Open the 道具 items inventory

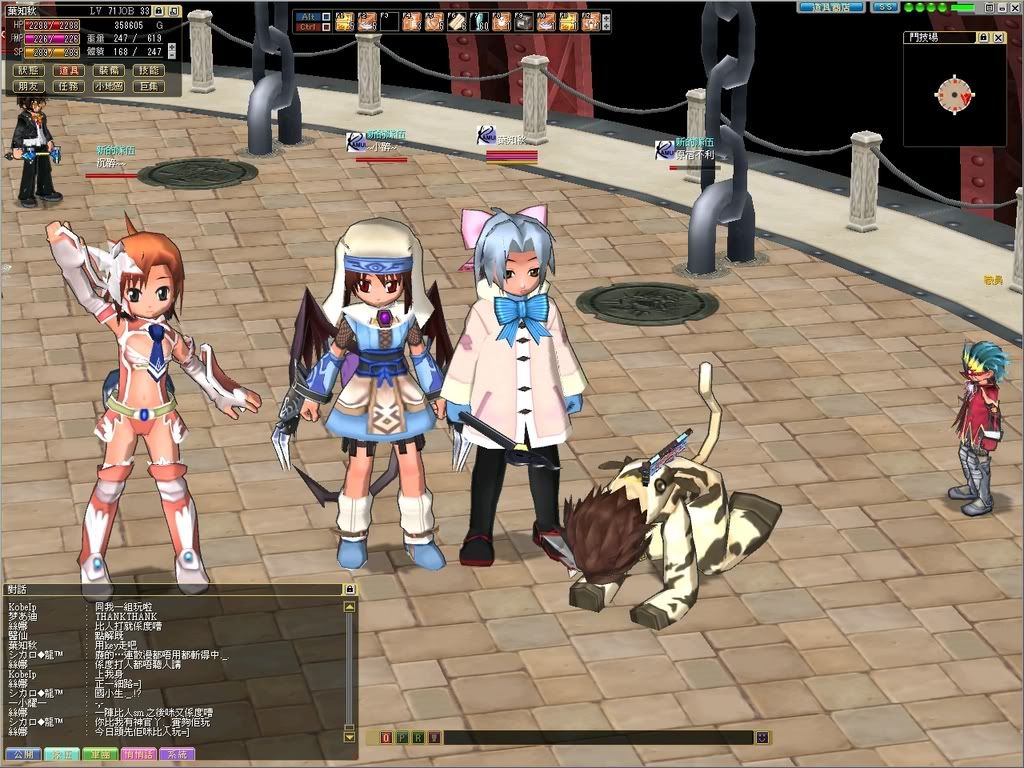tap(68, 70)
